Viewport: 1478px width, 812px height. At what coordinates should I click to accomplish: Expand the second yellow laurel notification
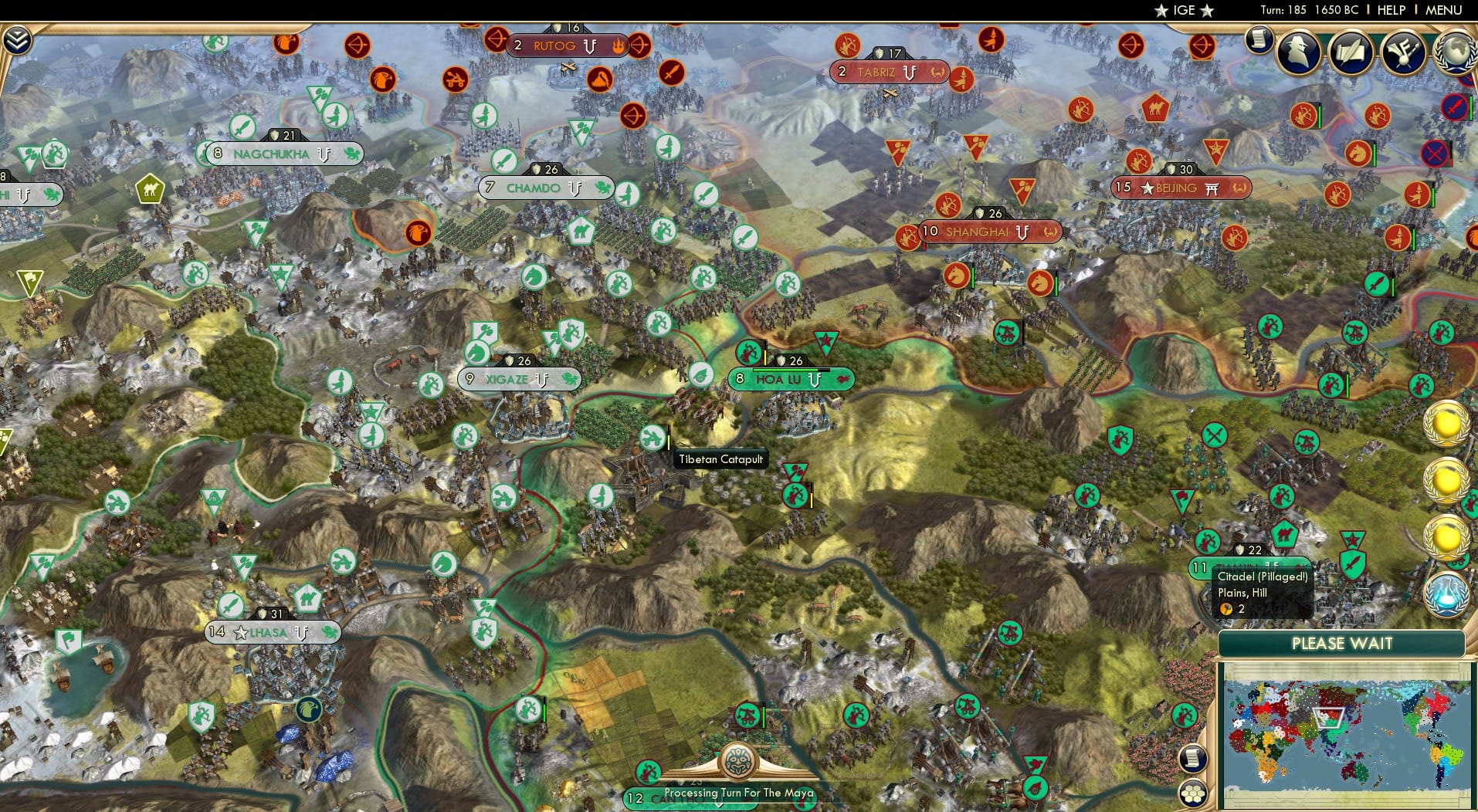(x=1445, y=481)
